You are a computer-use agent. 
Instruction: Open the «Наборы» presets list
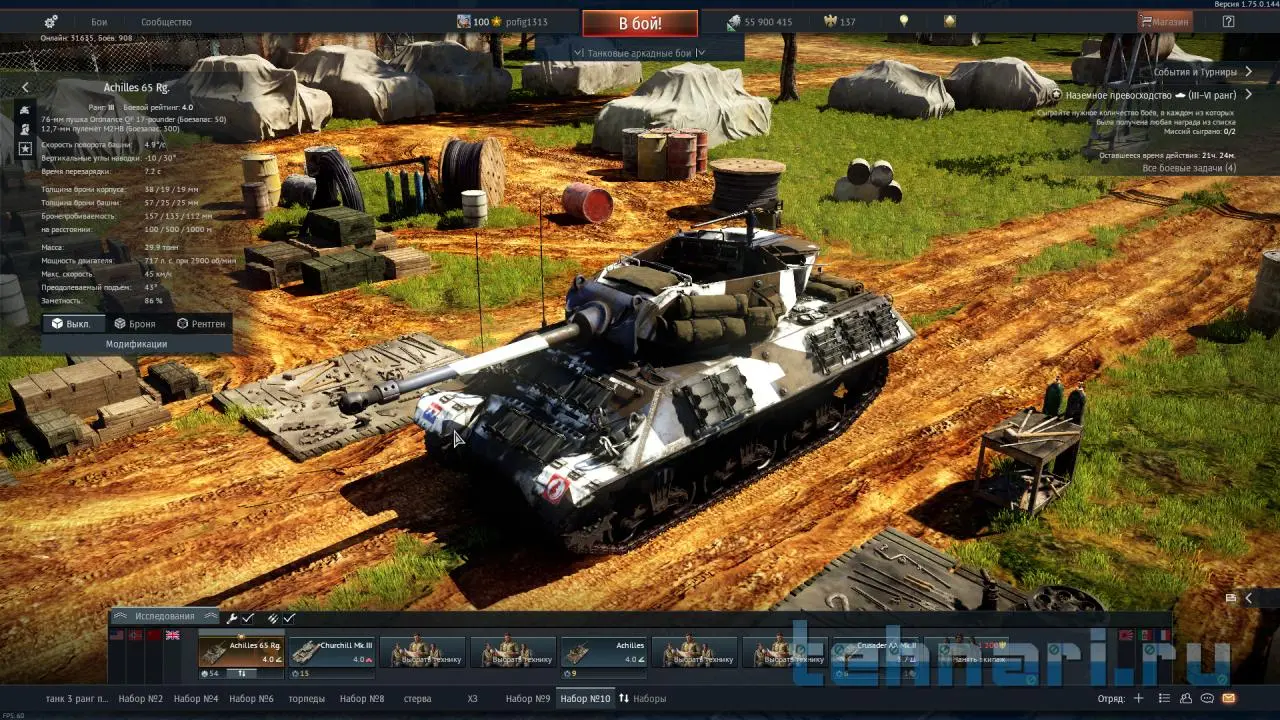coord(642,699)
